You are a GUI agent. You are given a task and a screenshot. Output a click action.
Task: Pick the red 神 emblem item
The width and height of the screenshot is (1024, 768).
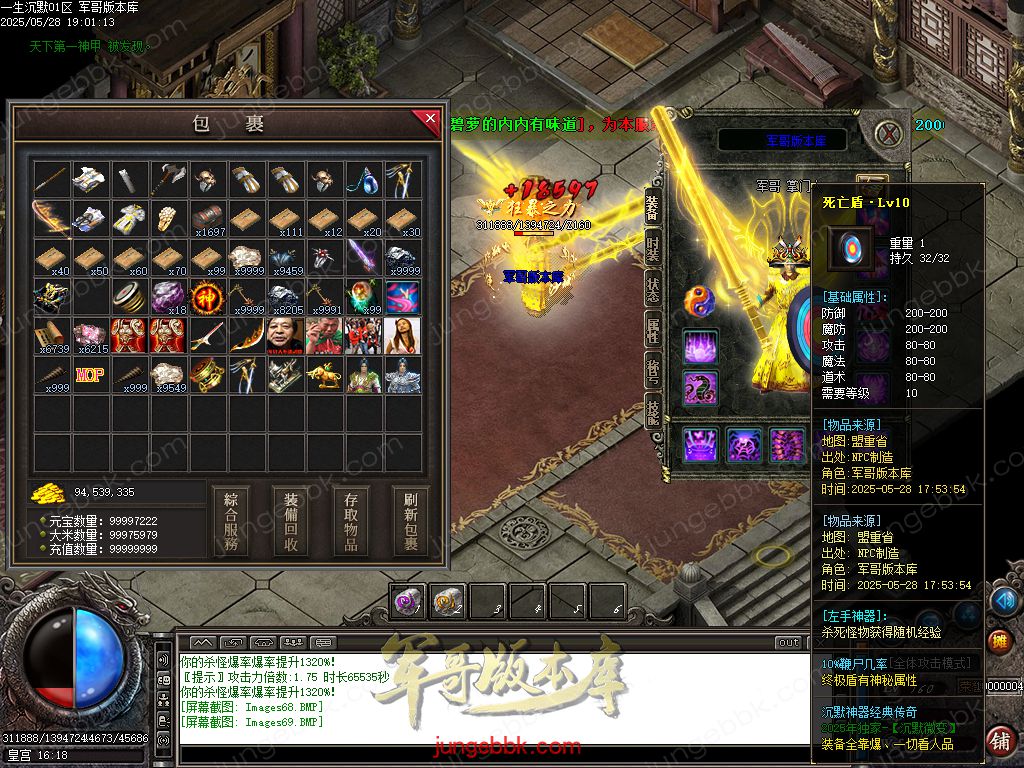click(x=208, y=297)
